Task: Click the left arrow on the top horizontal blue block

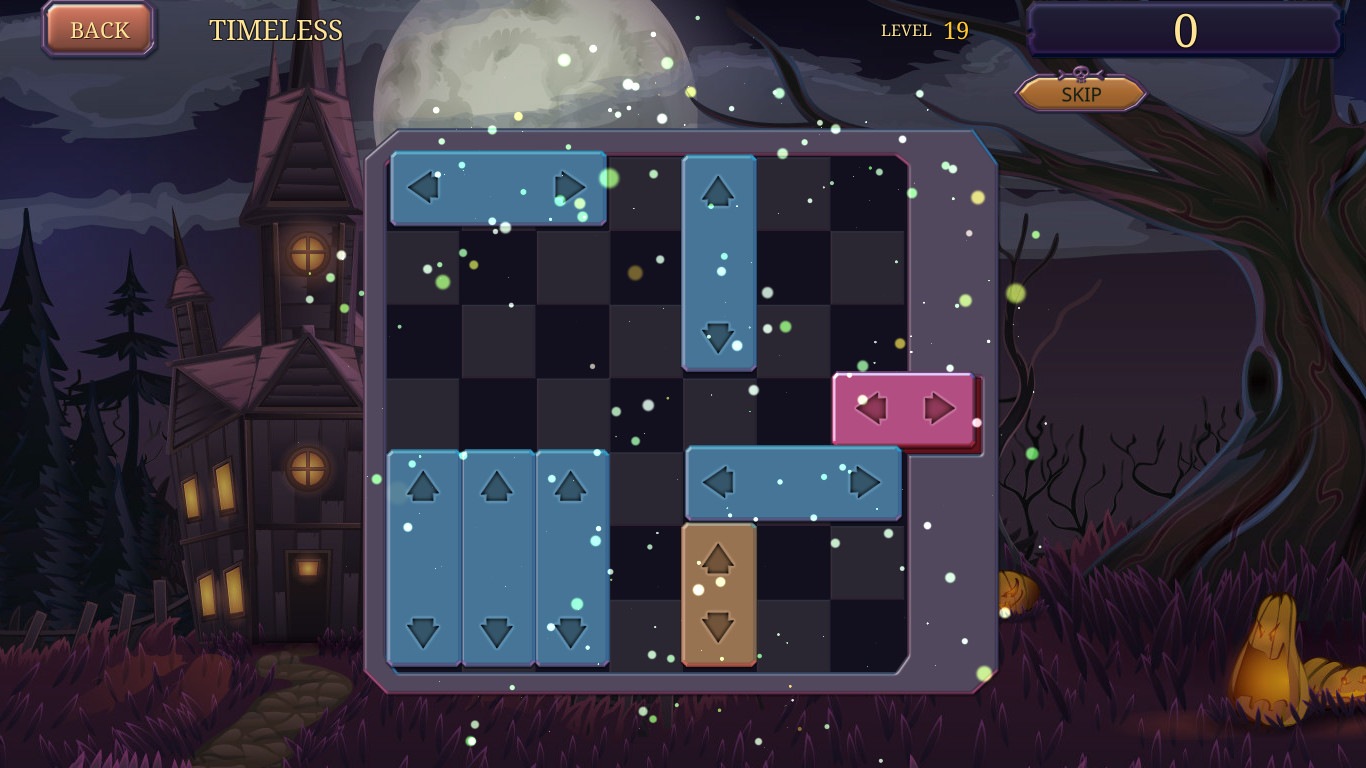Action: (x=425, y=186)
